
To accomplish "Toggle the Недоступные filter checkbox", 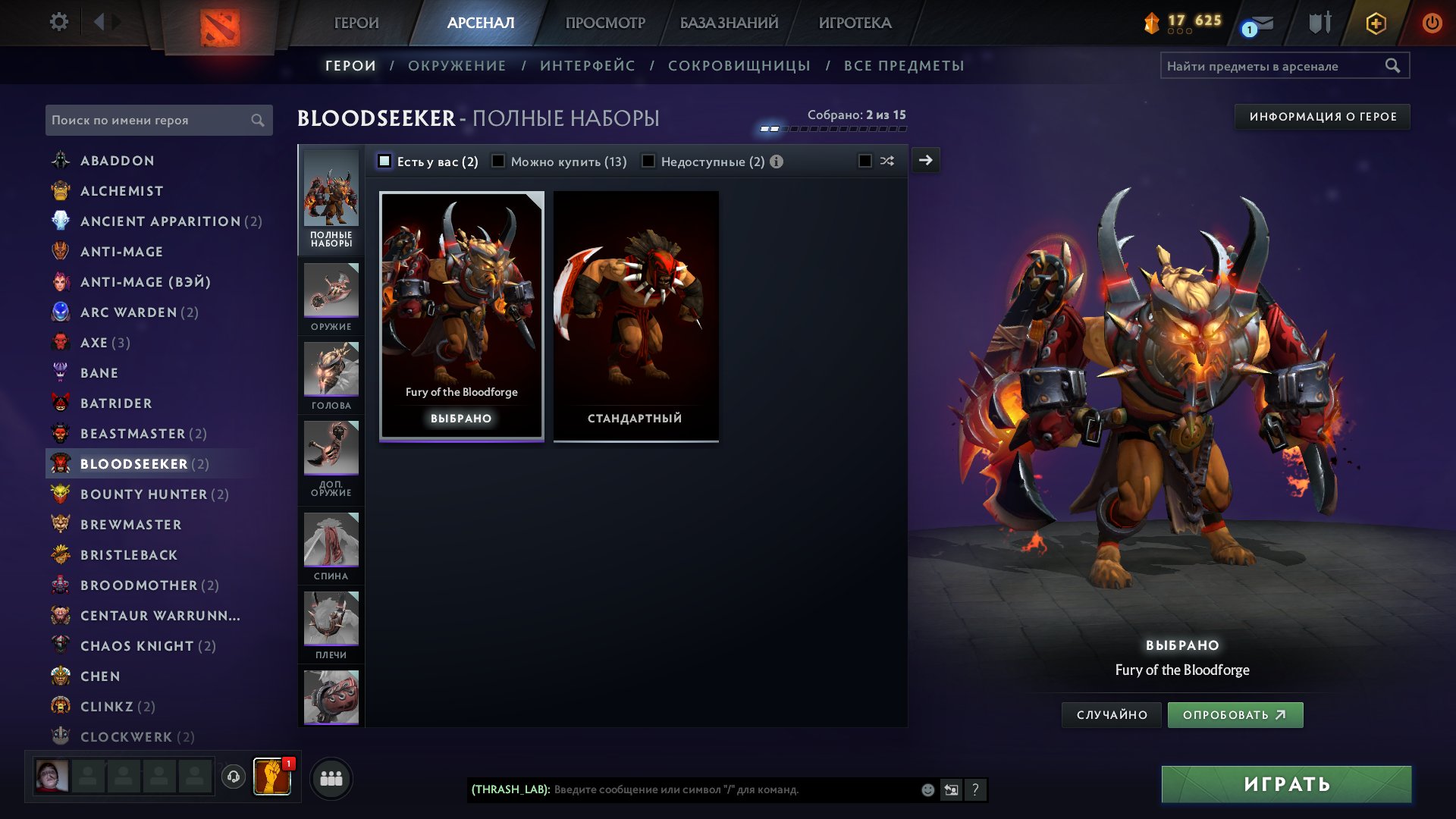I will (x=648, y=162).
